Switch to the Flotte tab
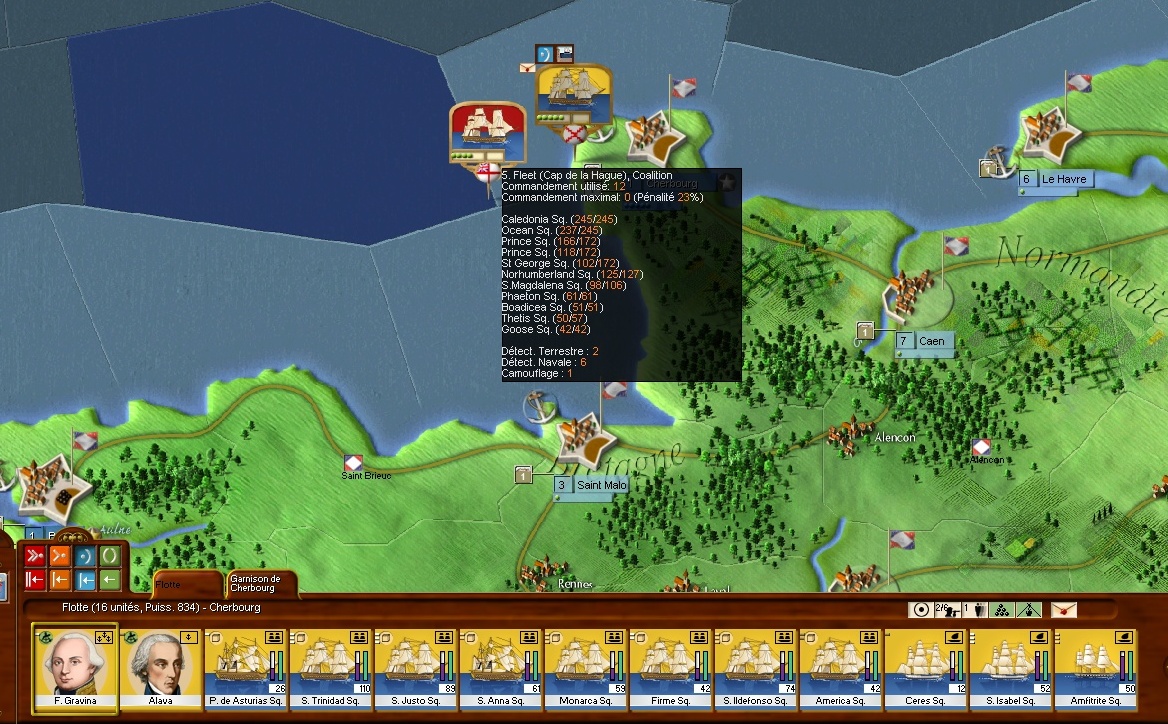The height and width of the screenshot is (724, 1168). (x=186, y=584)
